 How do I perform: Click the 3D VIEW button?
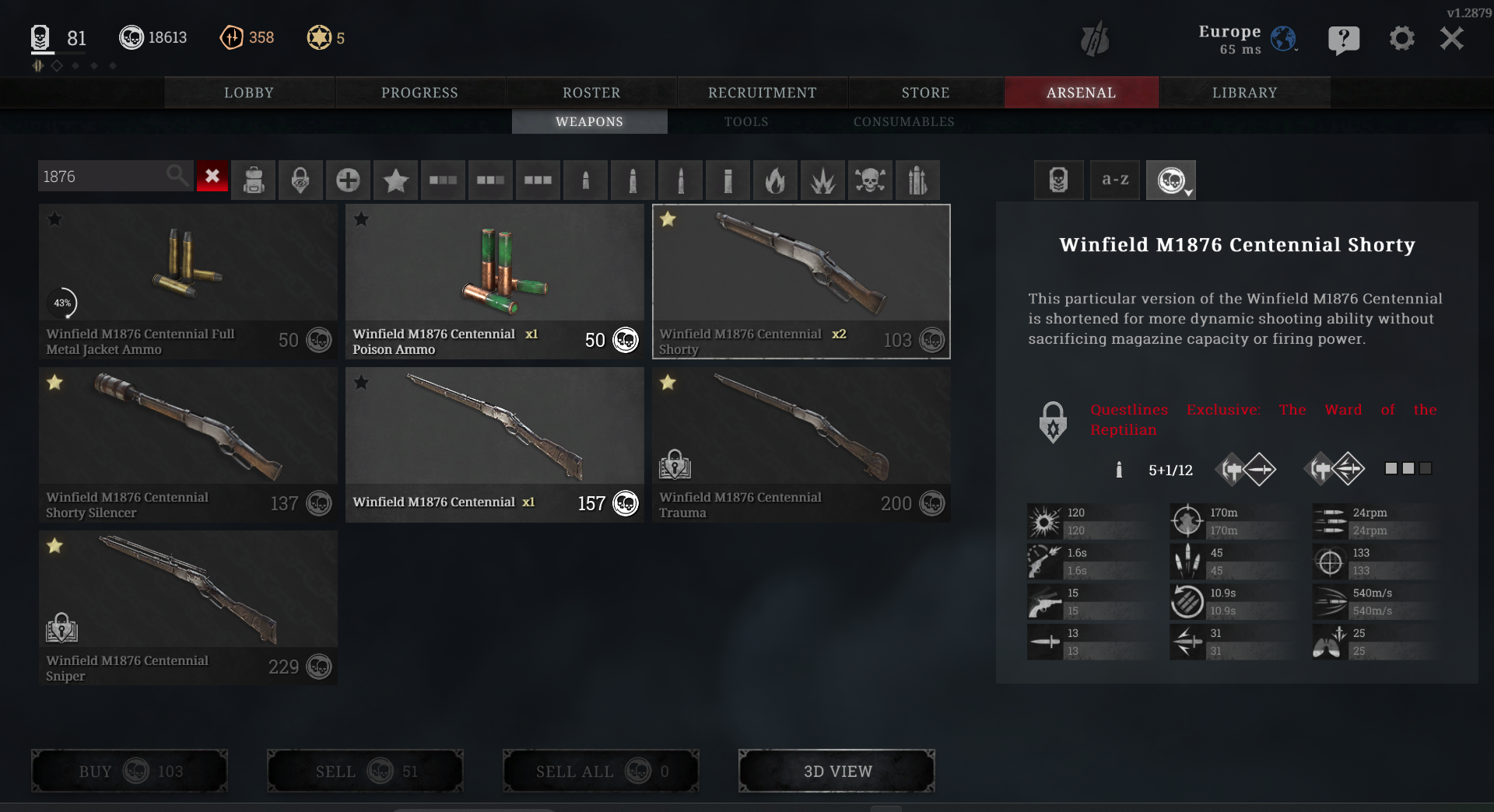coord(836,771)
